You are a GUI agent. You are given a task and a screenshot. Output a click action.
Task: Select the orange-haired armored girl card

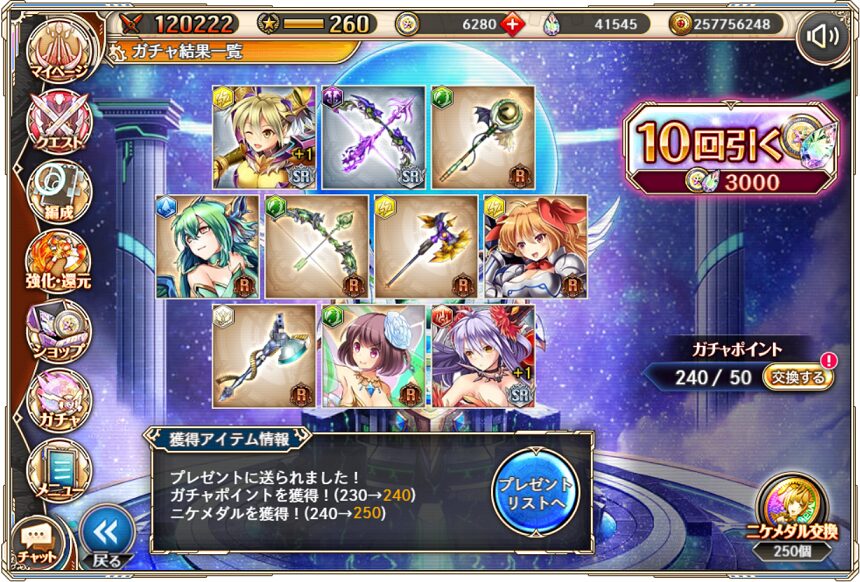pos(535,246)
